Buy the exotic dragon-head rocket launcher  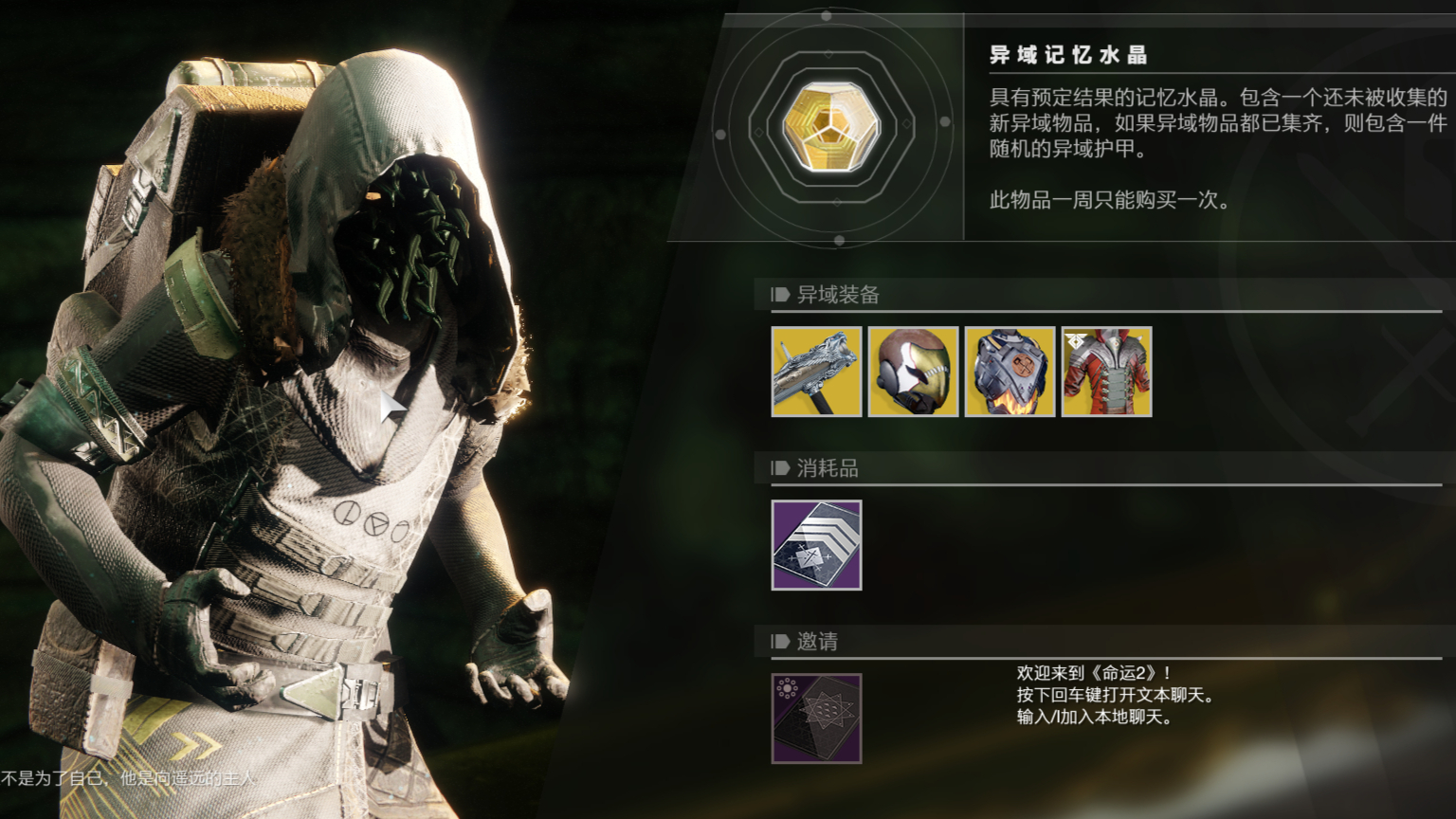click(816, 372)
